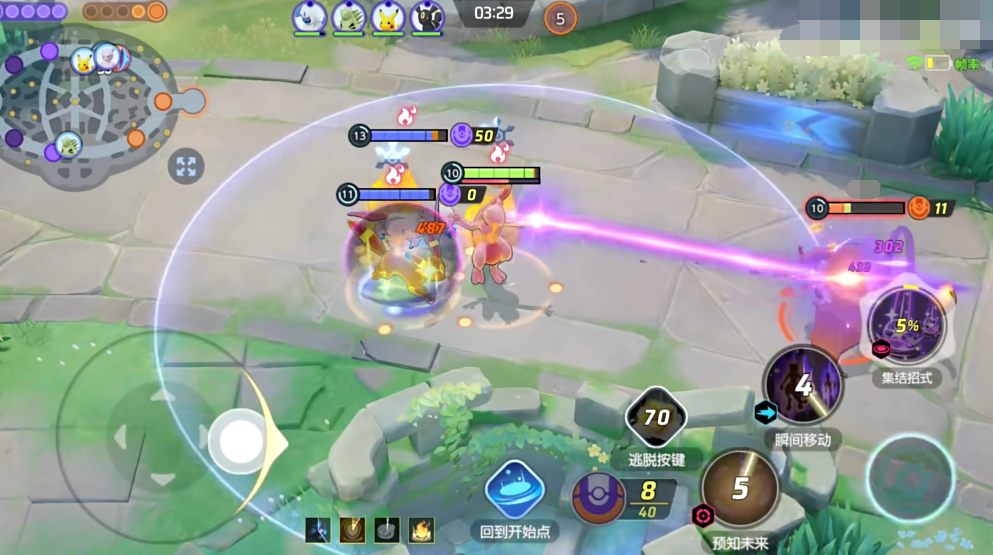Trigger the 集结招式 unite move
The height and width of the screenshot is (555, 993).
point(905,325)
